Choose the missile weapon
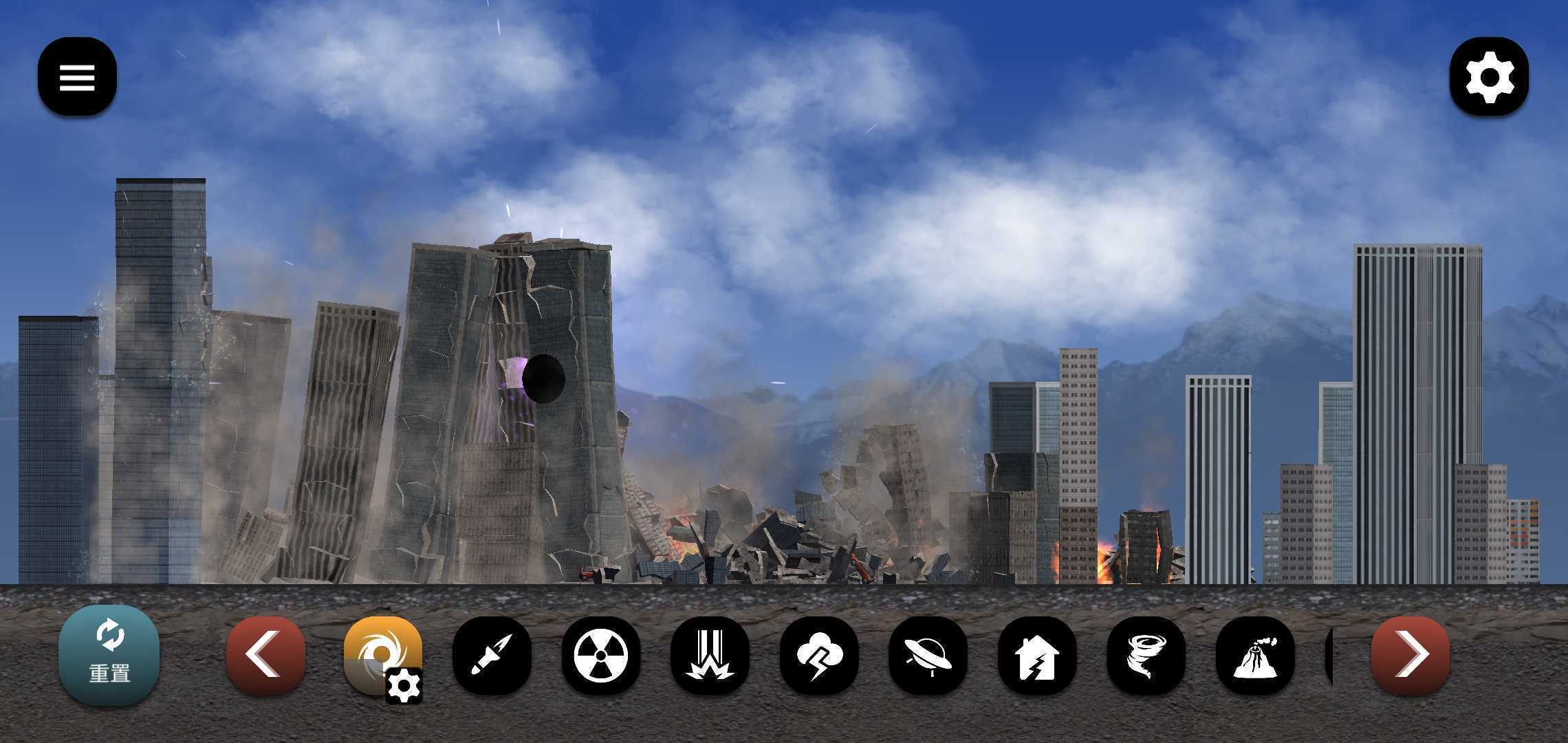Screen dimensions: 1568x743 click(492, 655)
